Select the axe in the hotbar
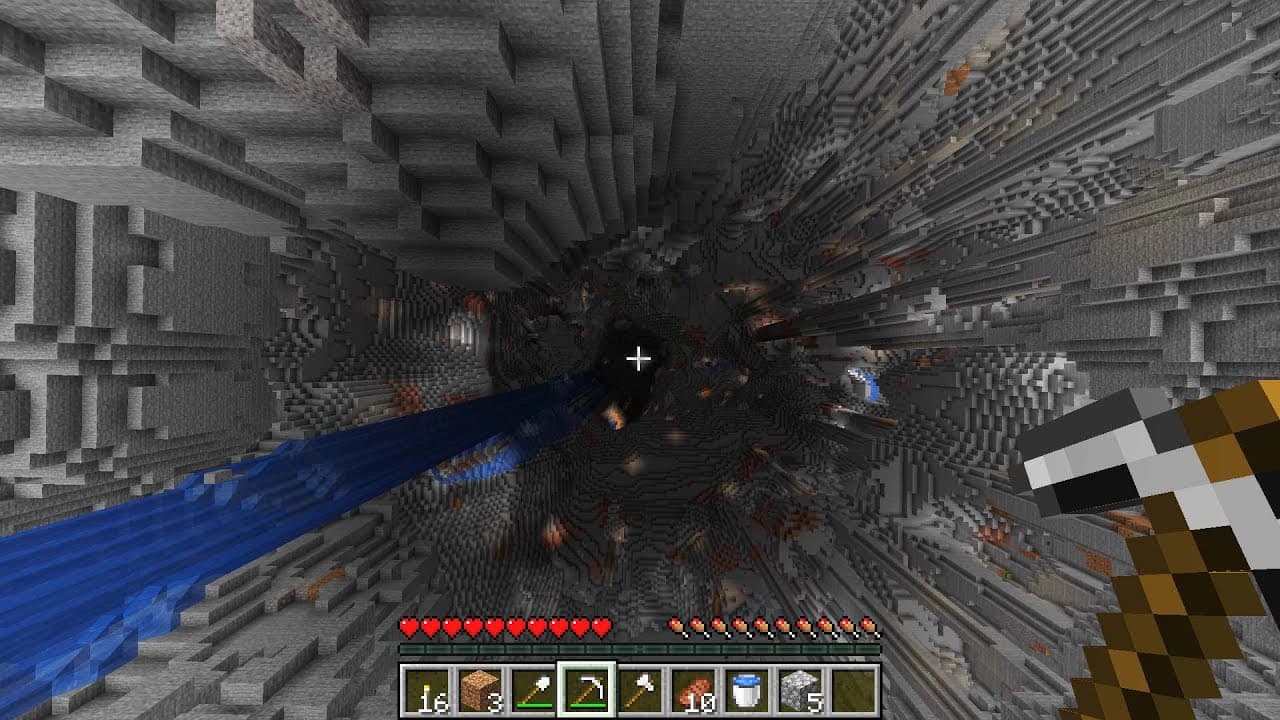The width and height of the screenshot is (1280, 720). [641, 689]
